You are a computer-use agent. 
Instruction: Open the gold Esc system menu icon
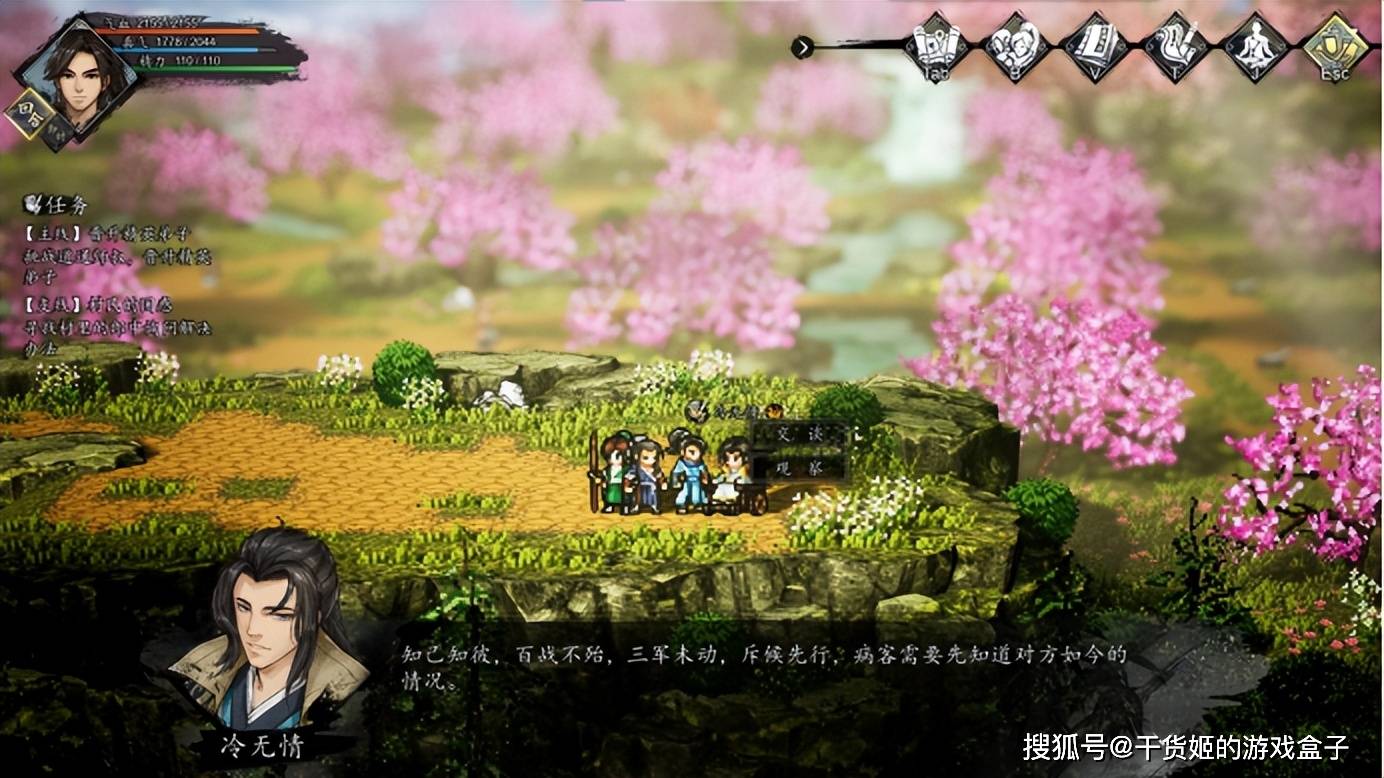coord(1336,45)
